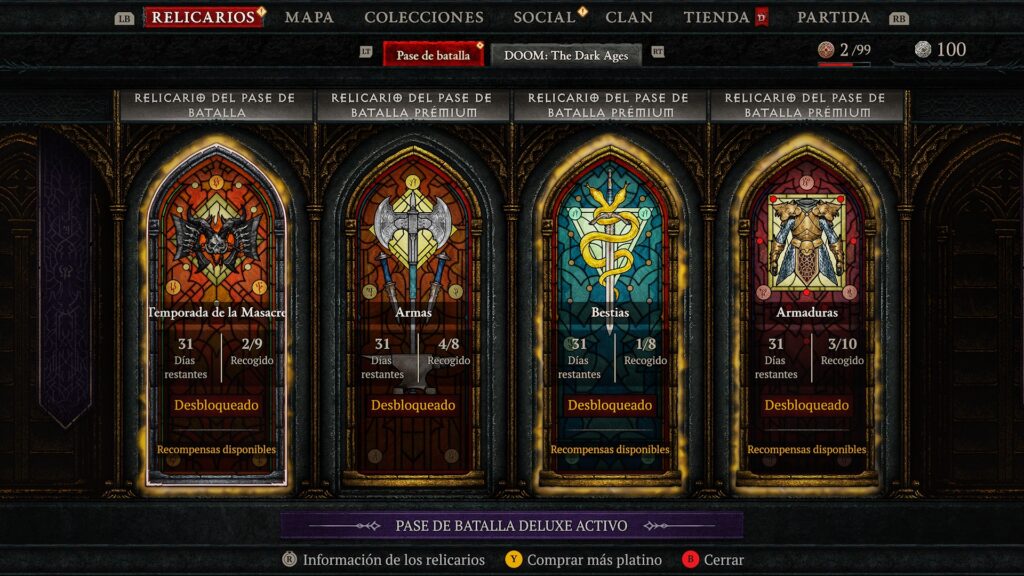Open the Colecciones tab
Screen dimensions: 1024x576
point(424,17)
